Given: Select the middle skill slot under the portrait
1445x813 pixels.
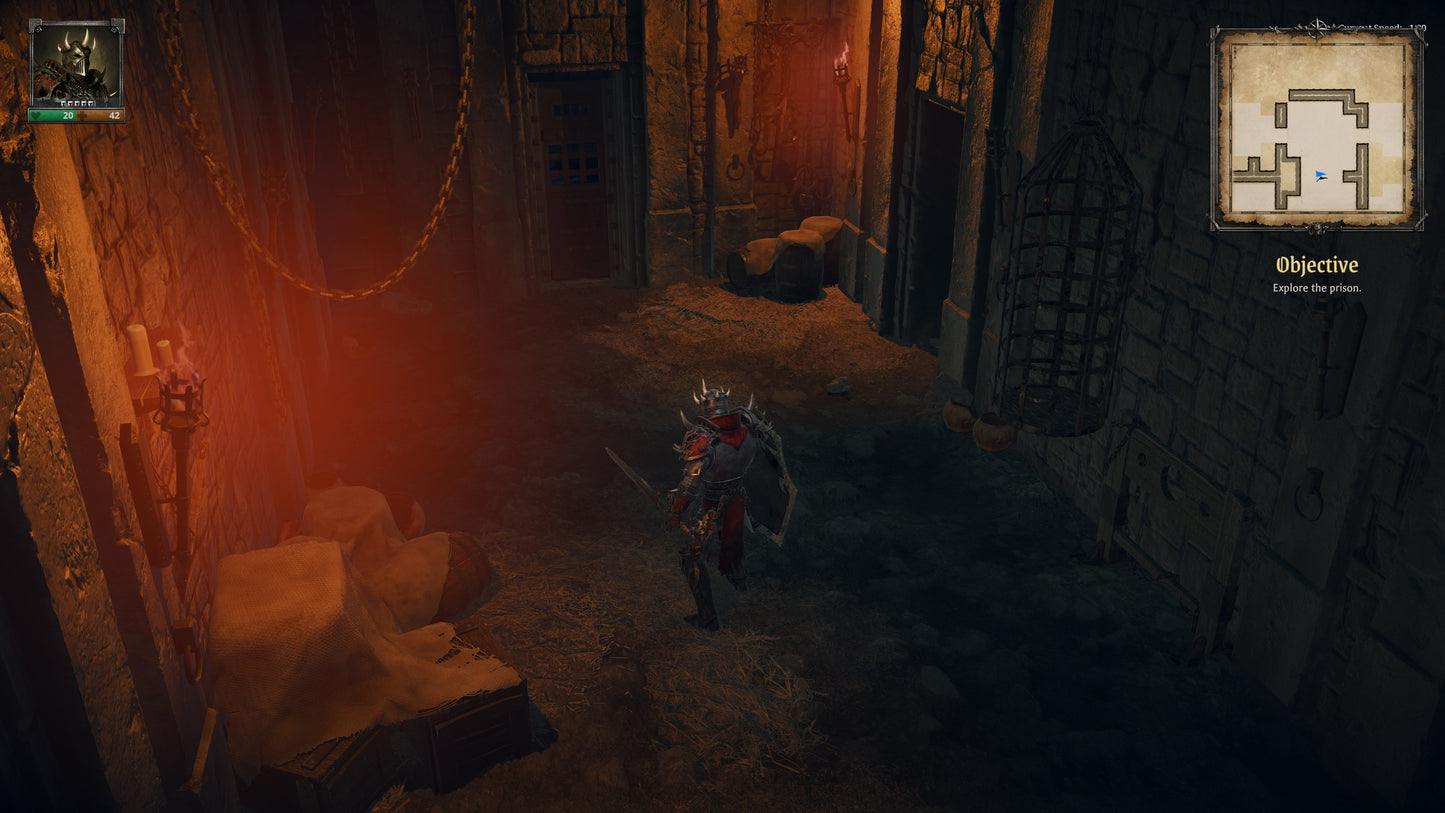Looking at the screenshot, I should point(78,104).
